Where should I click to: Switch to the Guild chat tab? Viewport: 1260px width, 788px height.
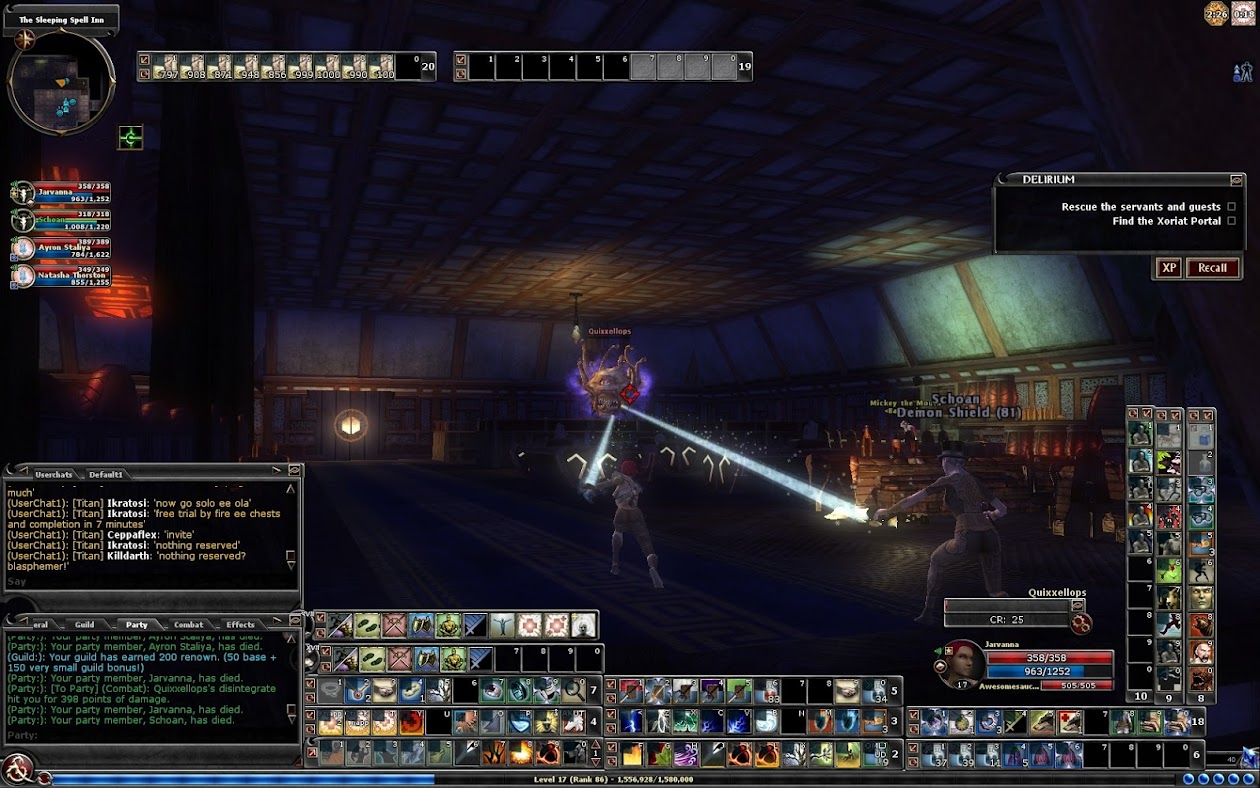85,625
